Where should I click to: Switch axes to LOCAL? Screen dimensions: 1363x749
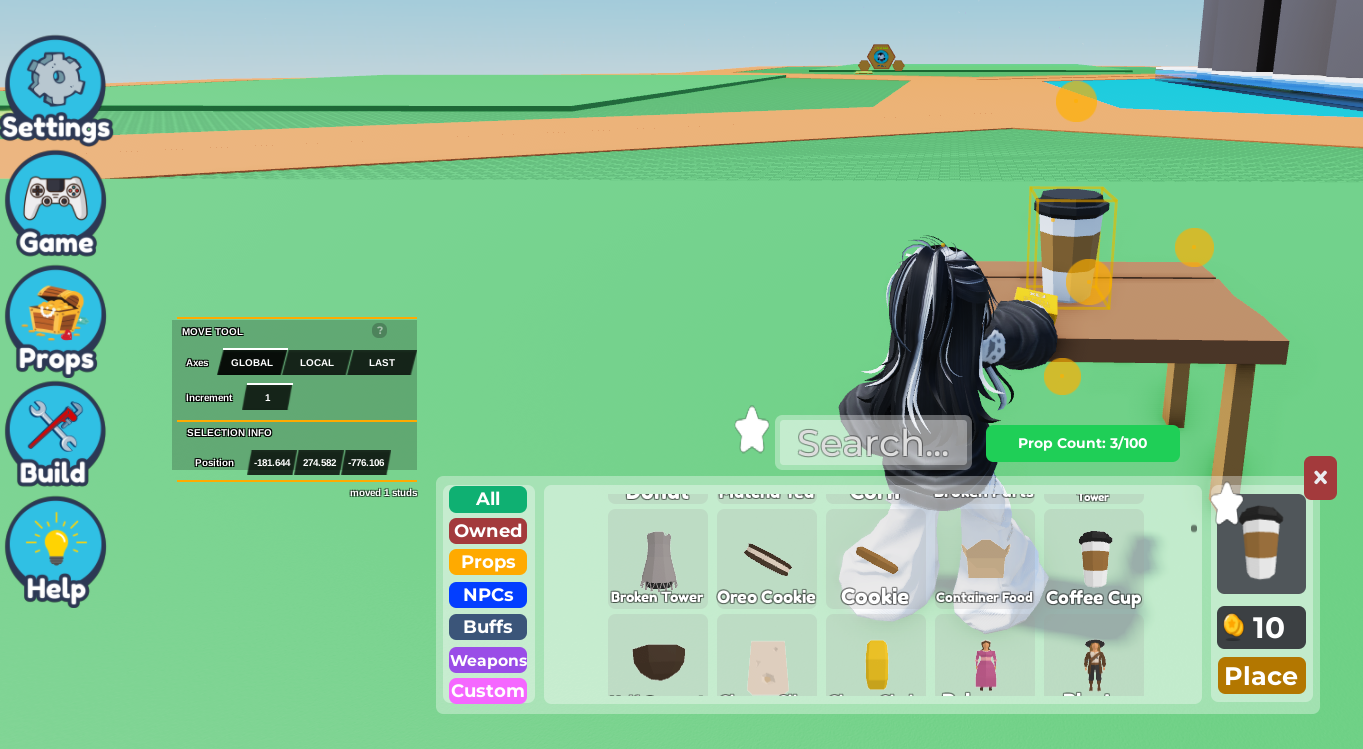(316, 362)
